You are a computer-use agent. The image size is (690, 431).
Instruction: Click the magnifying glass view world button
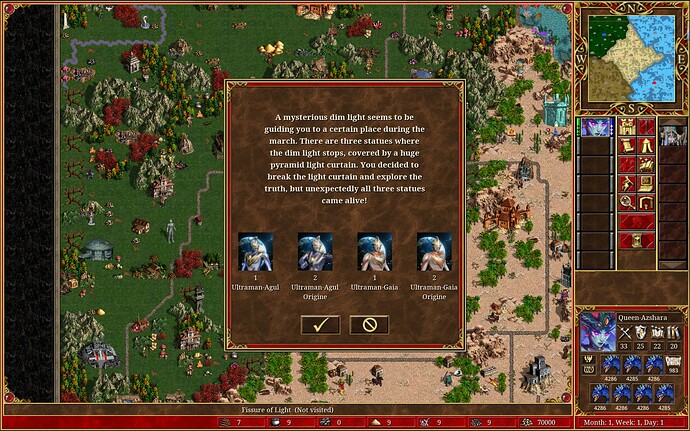[628, 203]
